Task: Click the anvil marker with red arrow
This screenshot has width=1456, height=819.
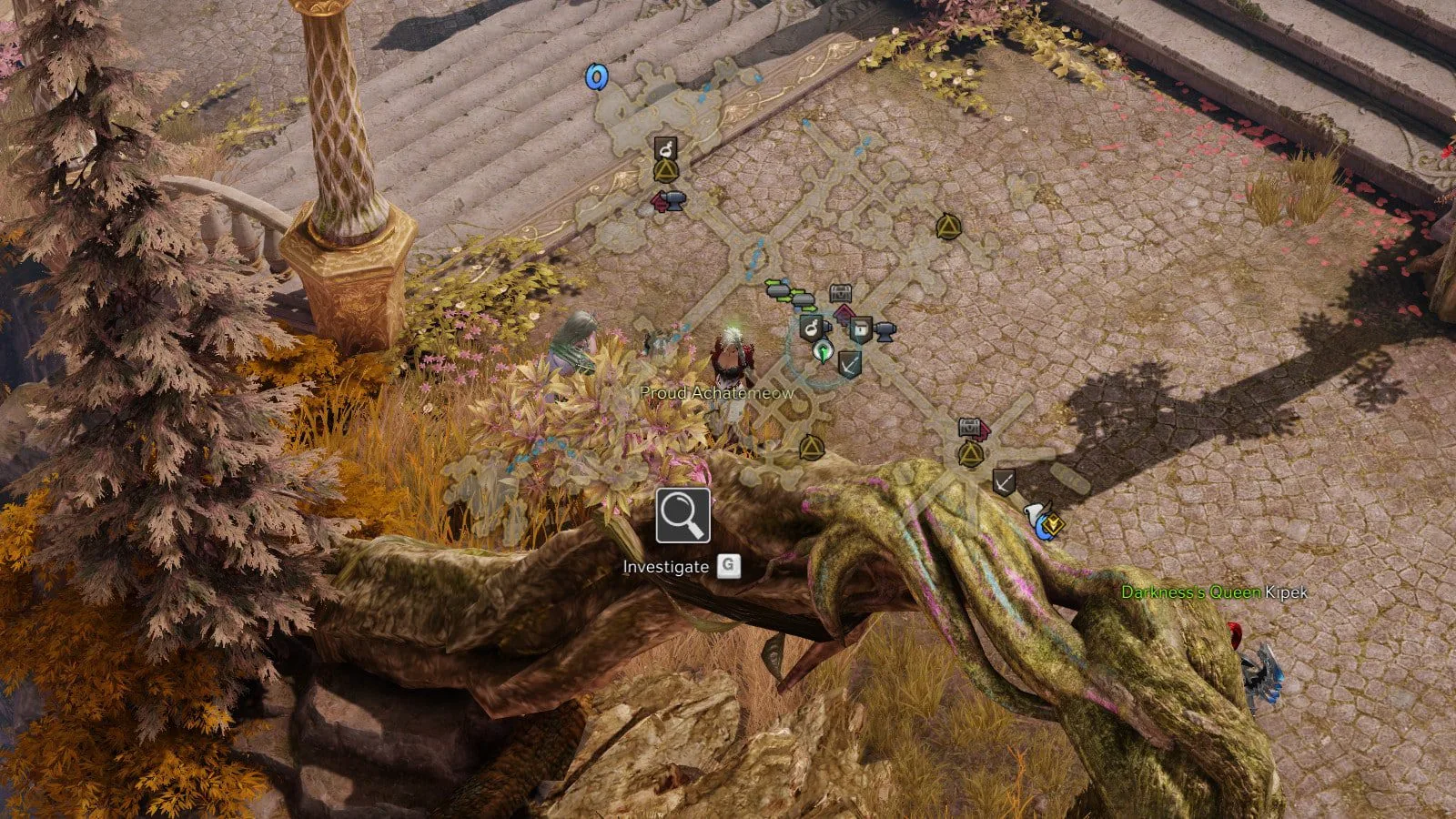Action: coord(669,201)
